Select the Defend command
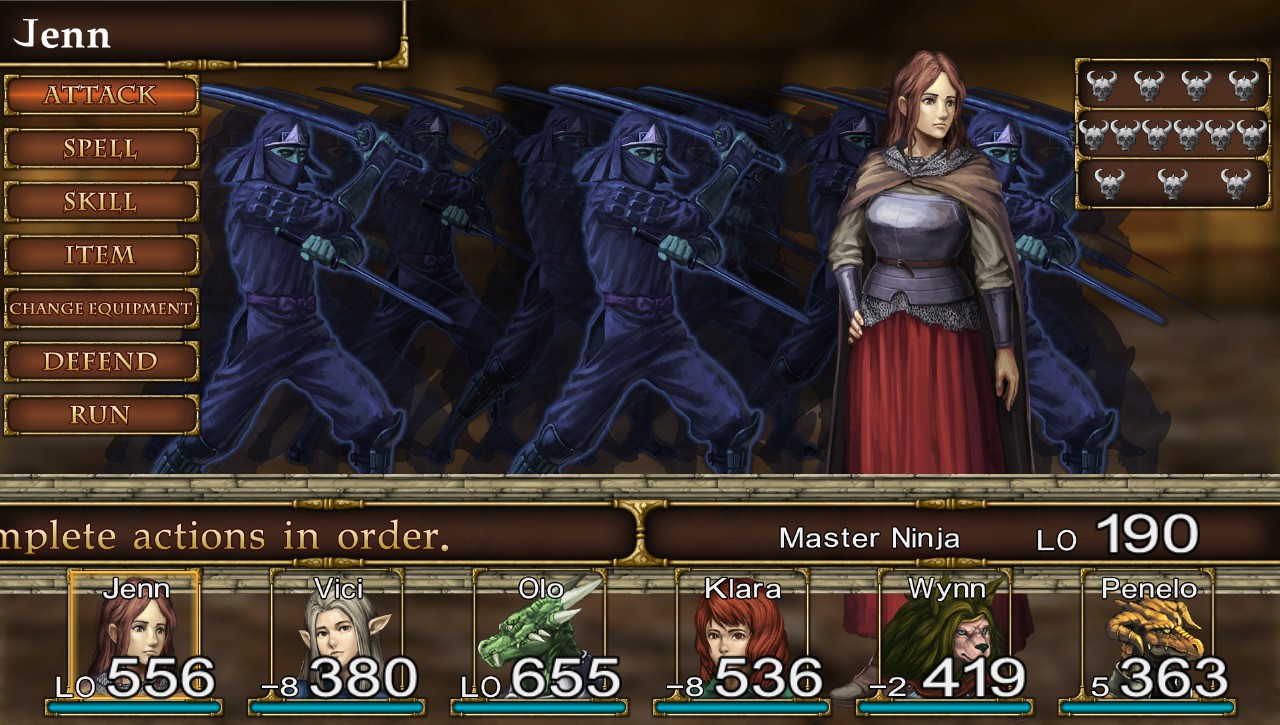 tap(100, 361)
